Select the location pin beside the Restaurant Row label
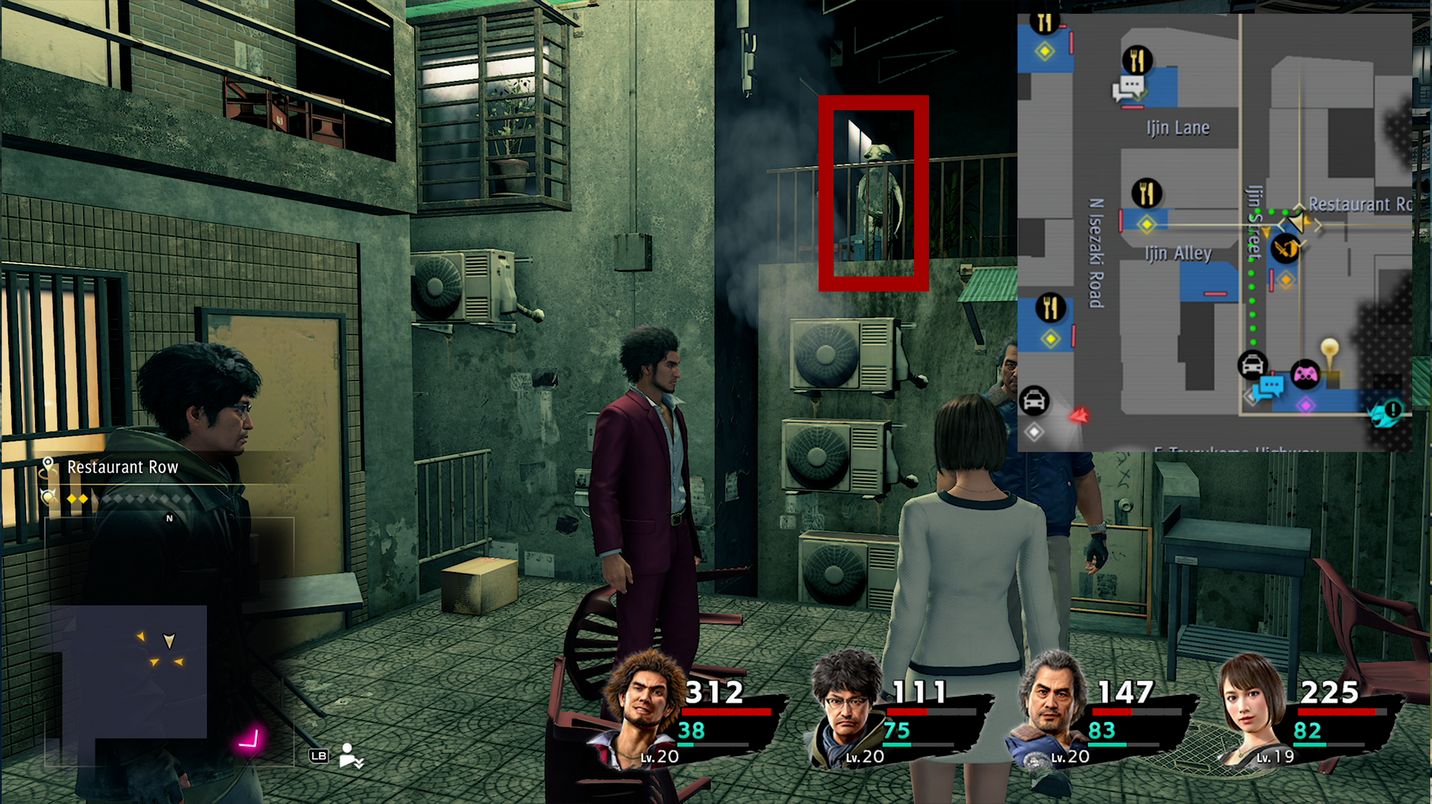 tap(47, 465)
